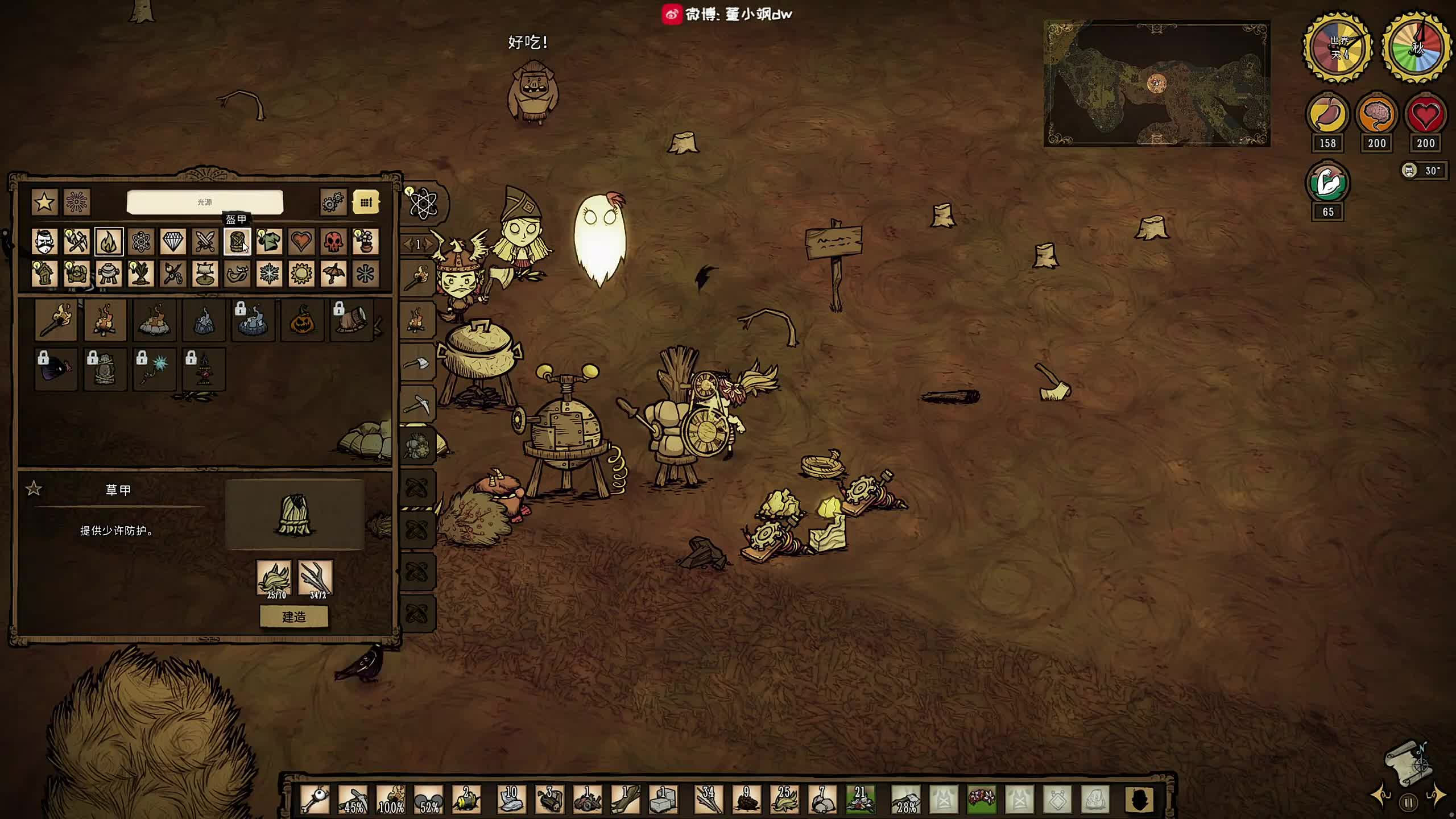The height and width of the screenshot is (819, 1456).
Task: Switch to the crossed swords weapons category
Action: tap(205, 242)
